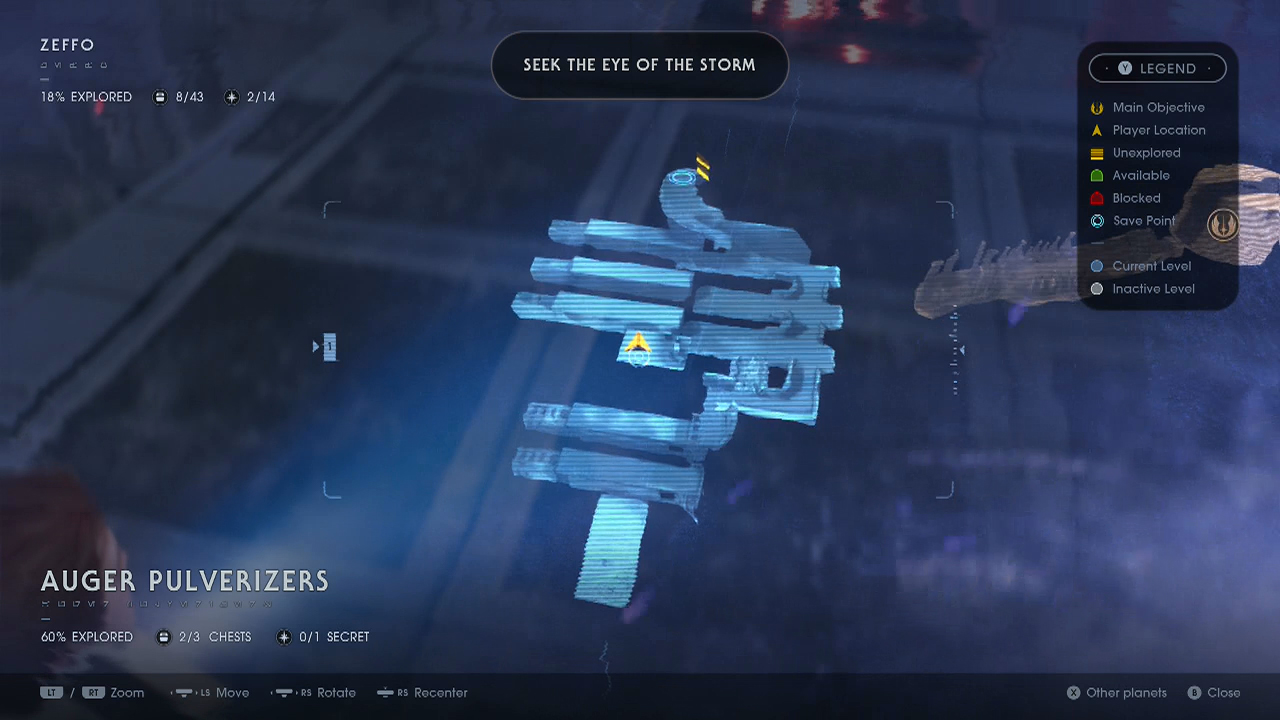
Task: Select the Zeffo planet title
Action: coord(66,45)
